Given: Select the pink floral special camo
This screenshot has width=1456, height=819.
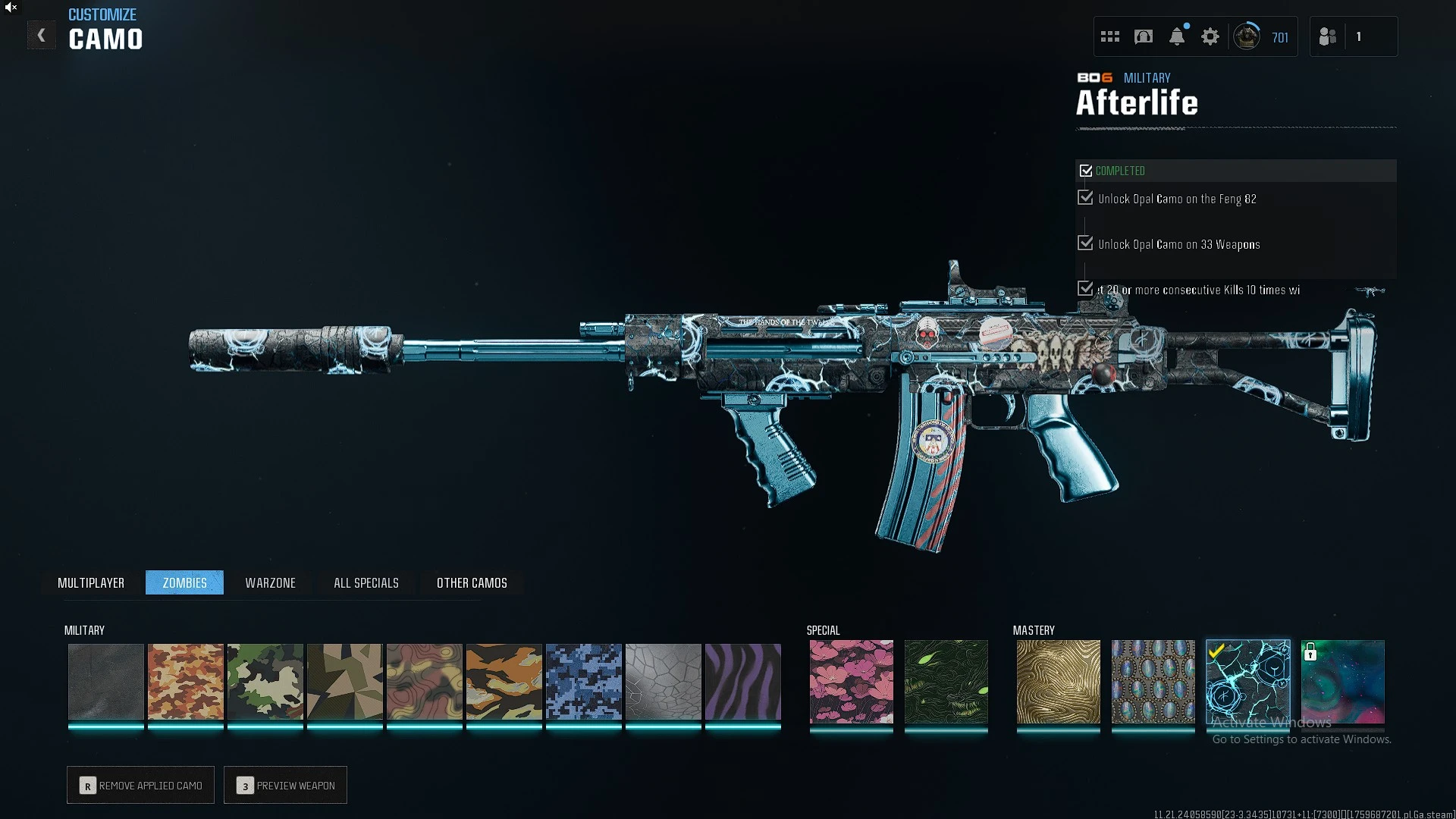Looking at the screenshot, I should point(852,681).
